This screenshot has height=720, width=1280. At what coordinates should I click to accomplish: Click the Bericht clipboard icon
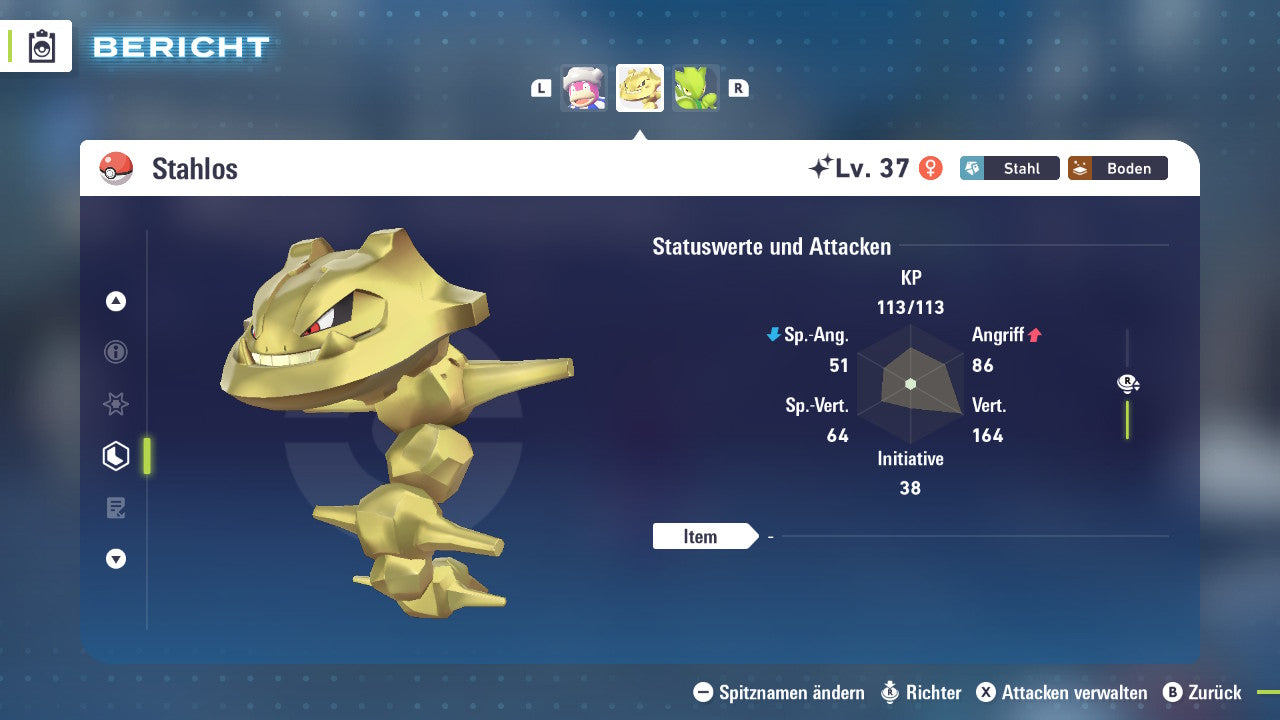coord(42,47)
